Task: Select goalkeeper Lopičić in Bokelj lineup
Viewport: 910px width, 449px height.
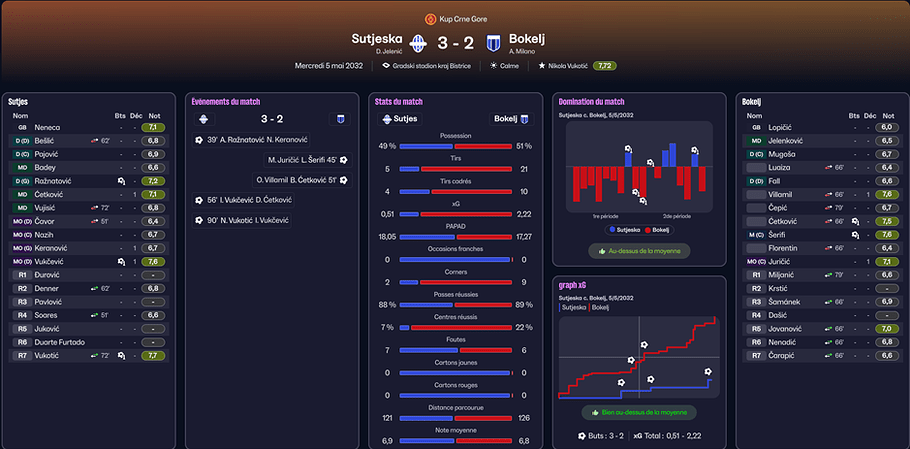Action: 782,128
